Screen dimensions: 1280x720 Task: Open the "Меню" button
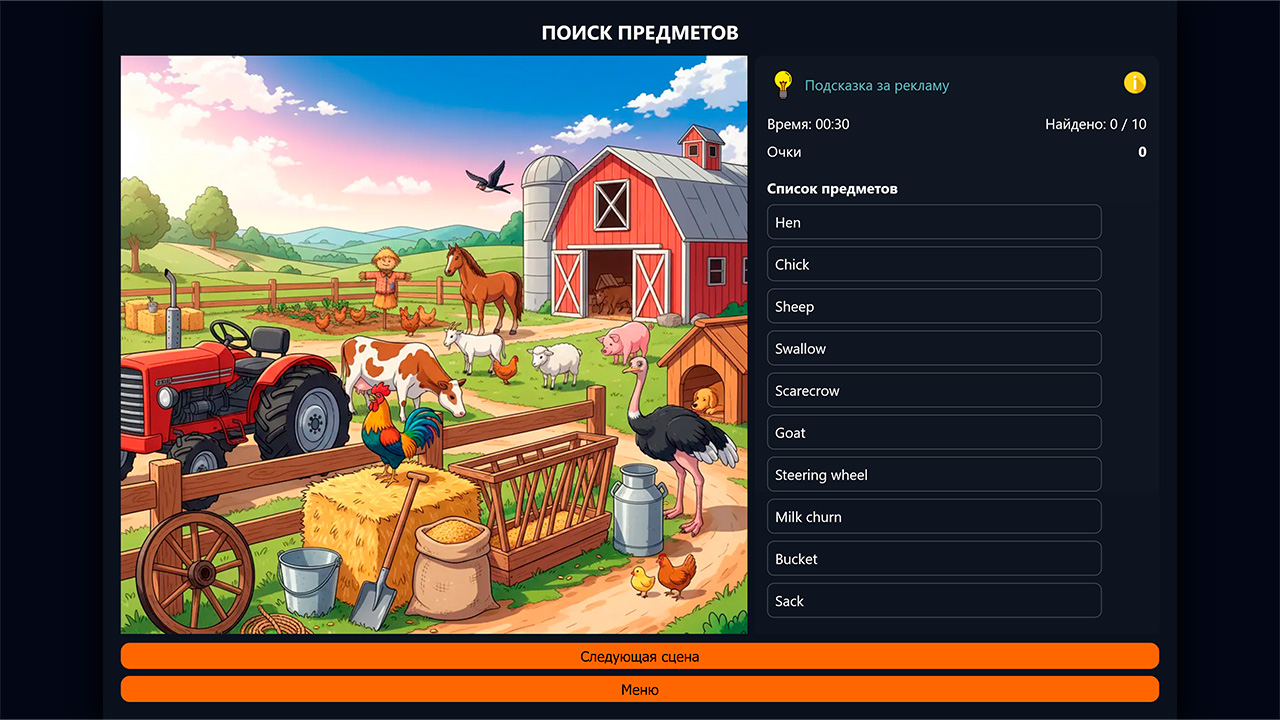click(639, 689)
